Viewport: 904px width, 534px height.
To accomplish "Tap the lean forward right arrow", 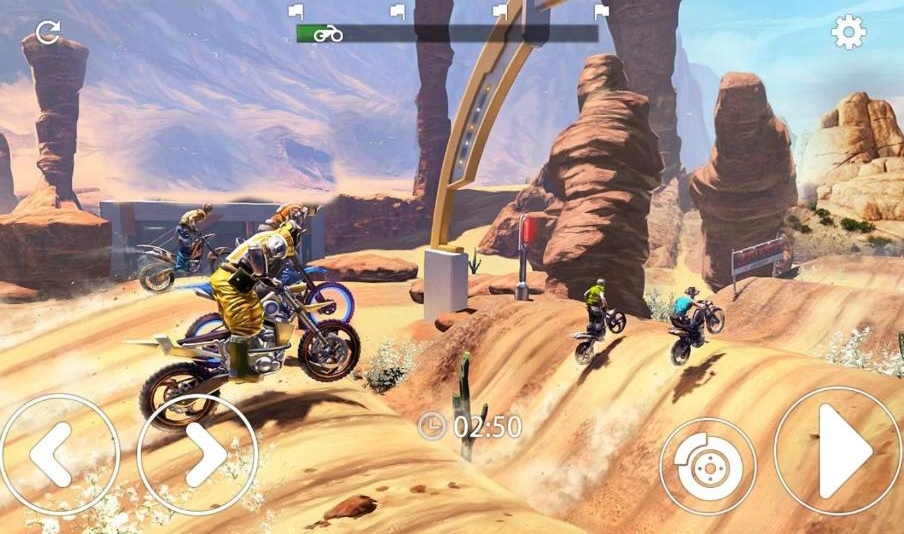I will click(198, 455).
